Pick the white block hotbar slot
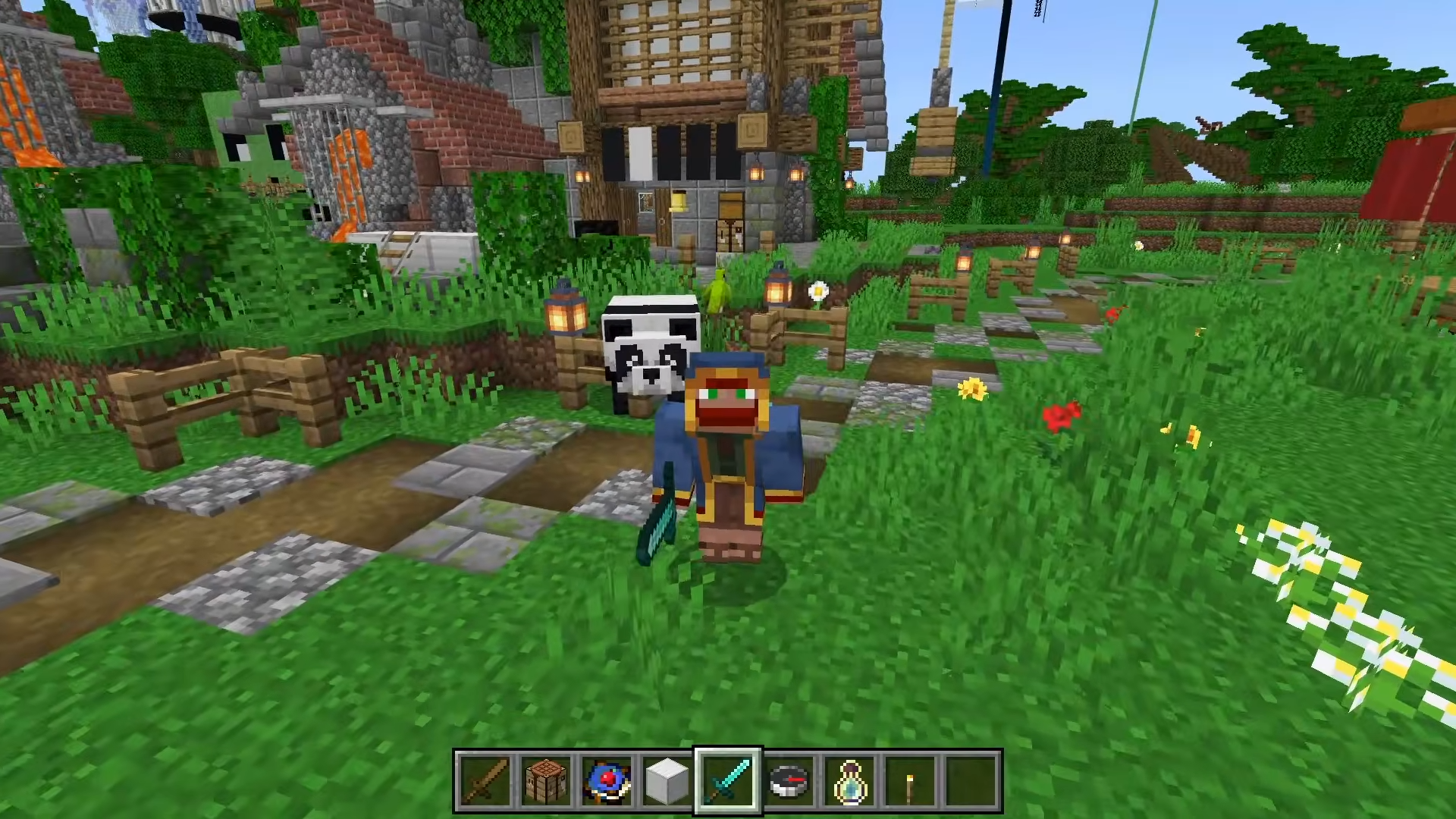The width and height of the screenshot is (1456, 819). pos(667,781)
